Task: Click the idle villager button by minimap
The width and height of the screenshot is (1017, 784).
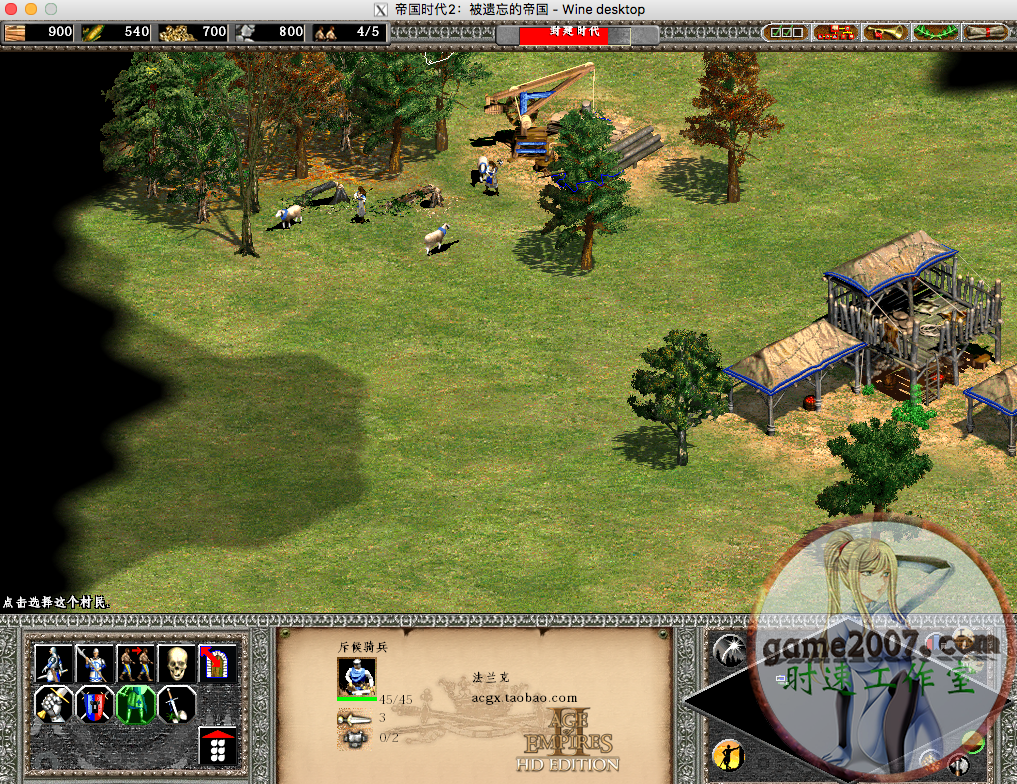Action: (x=729, y=755)
